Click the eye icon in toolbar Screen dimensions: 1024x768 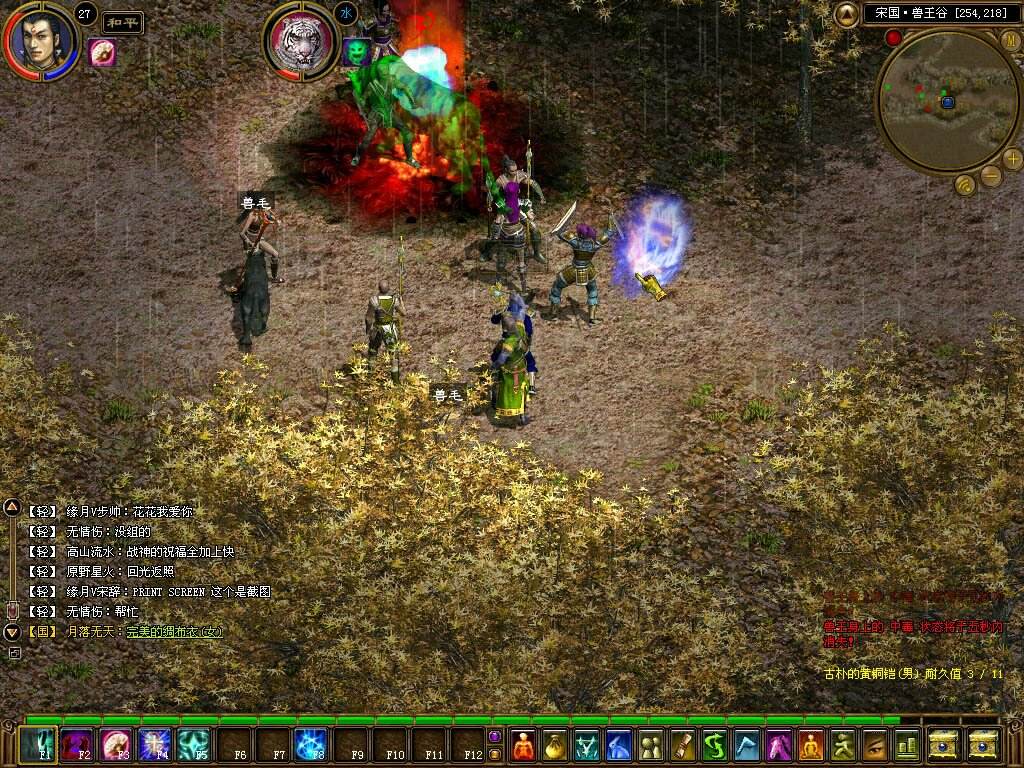(x=875, y=745)
